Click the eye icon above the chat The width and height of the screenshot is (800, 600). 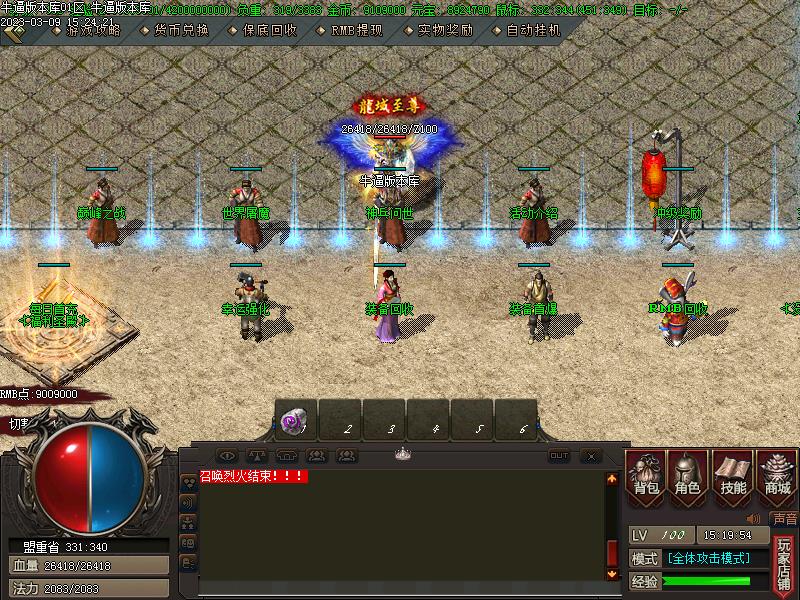[227, 456]
